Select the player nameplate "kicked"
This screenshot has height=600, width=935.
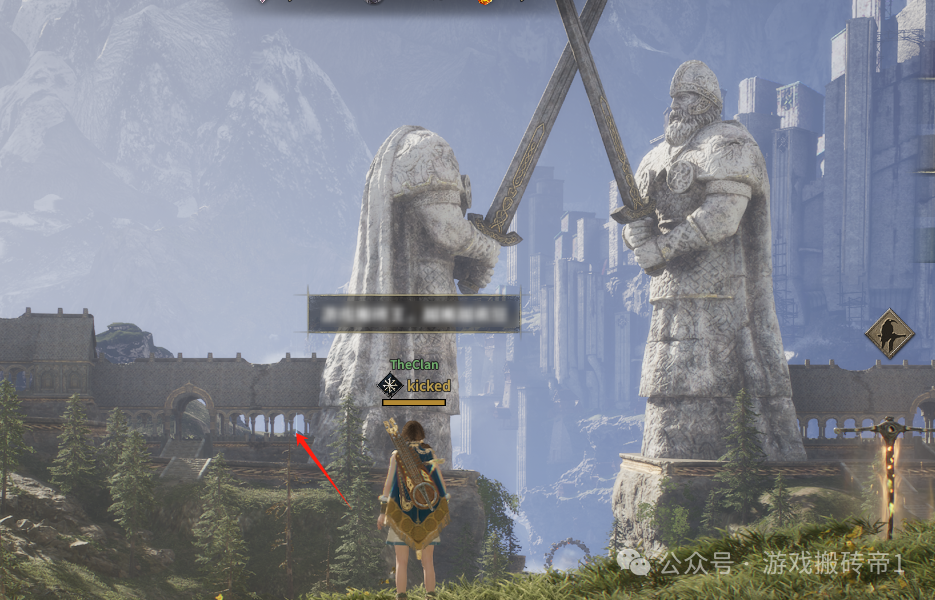[429, 386]
